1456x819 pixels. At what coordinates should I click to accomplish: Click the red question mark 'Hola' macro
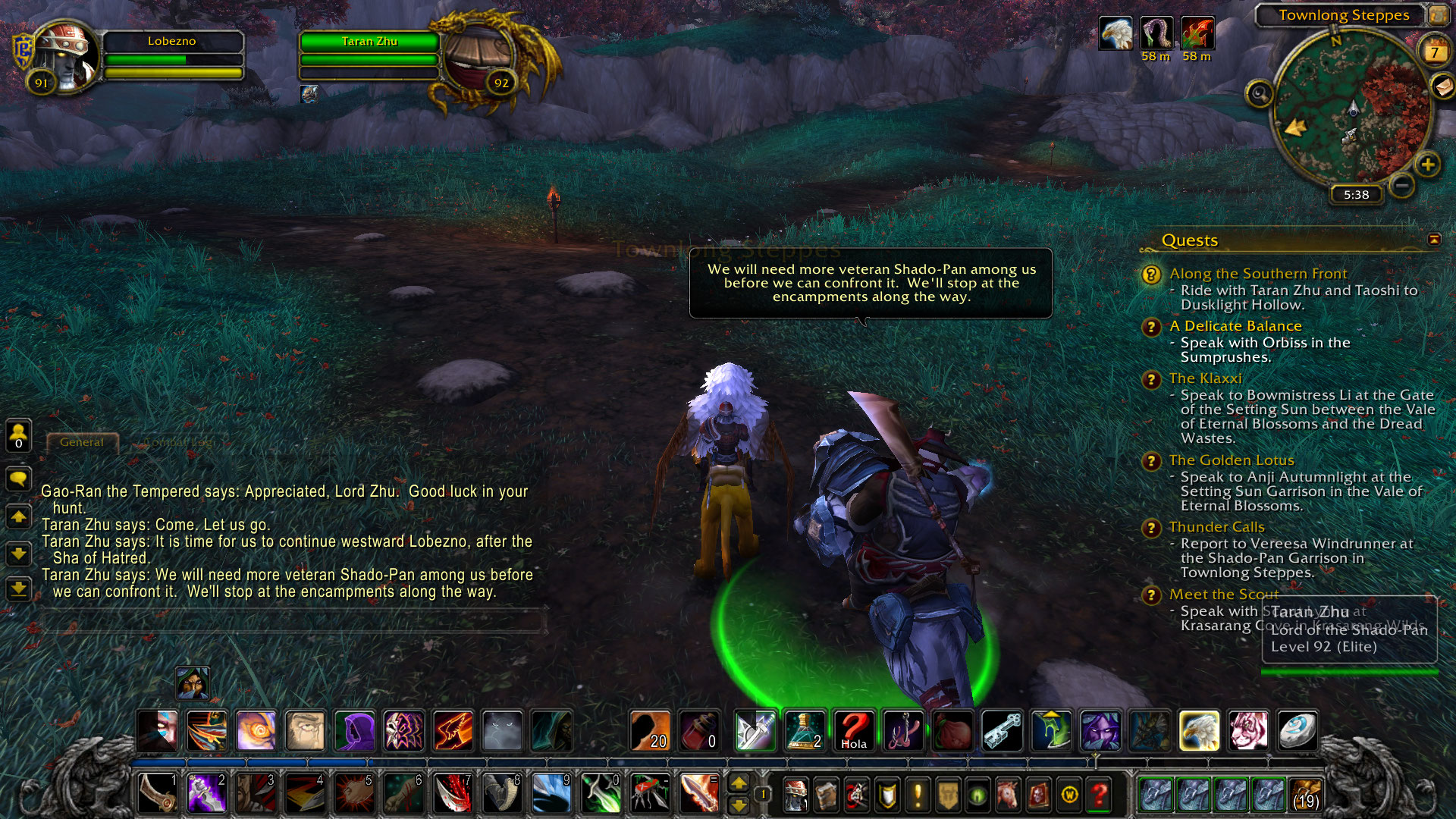[x=853, y=731]
